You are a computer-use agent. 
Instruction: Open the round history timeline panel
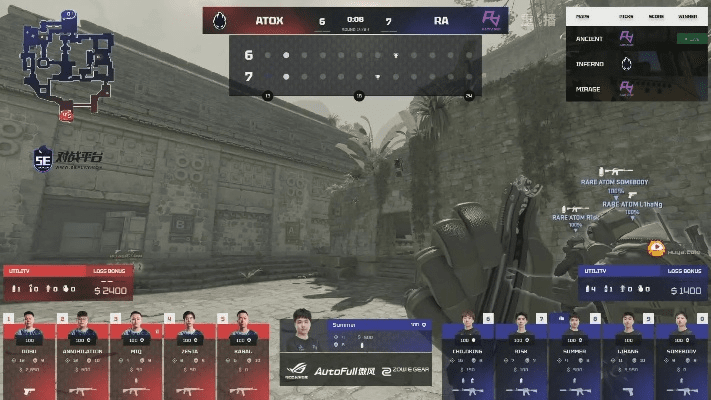point(355,66)
